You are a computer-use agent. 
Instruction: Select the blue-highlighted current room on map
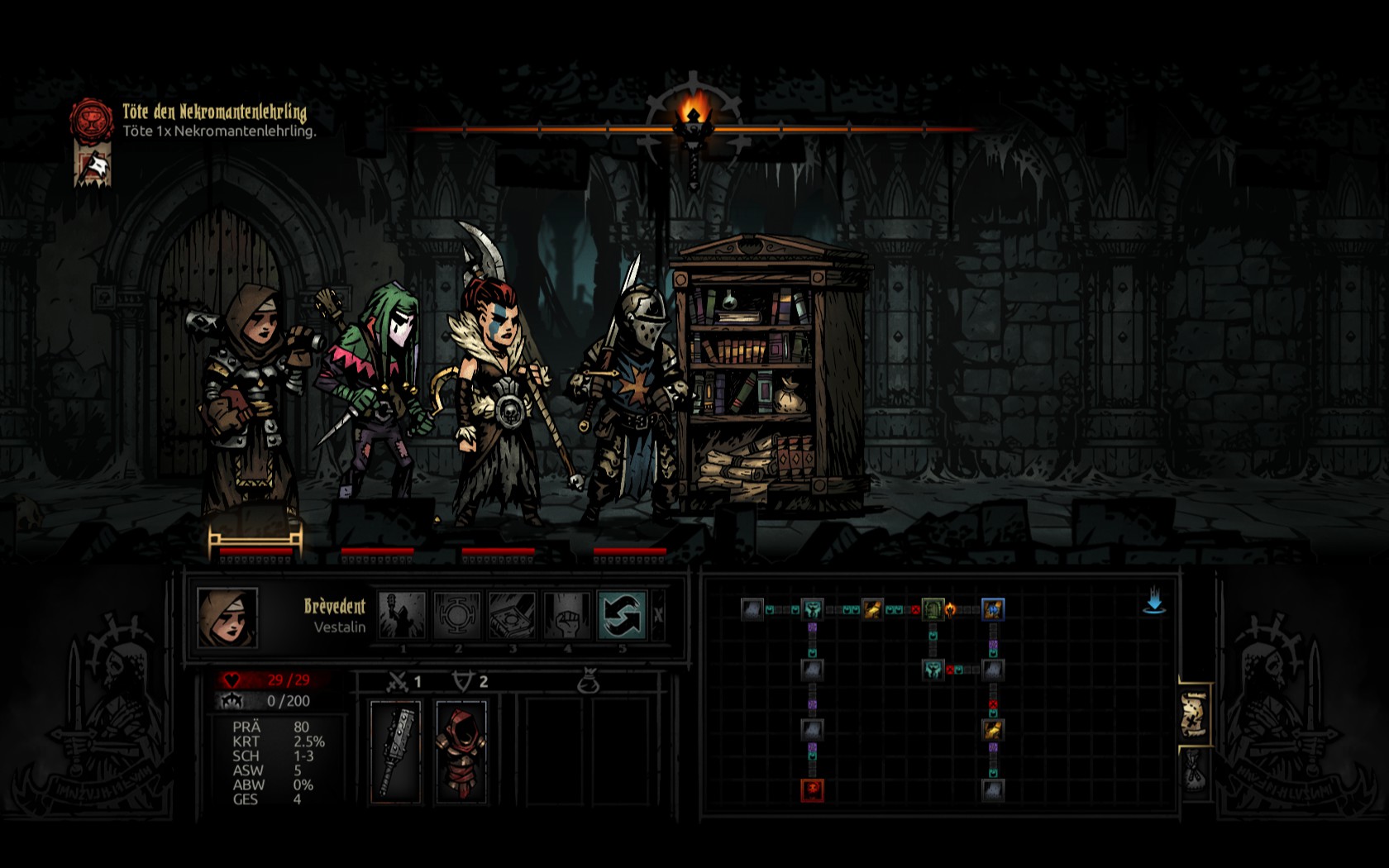(x=993, y=610)
